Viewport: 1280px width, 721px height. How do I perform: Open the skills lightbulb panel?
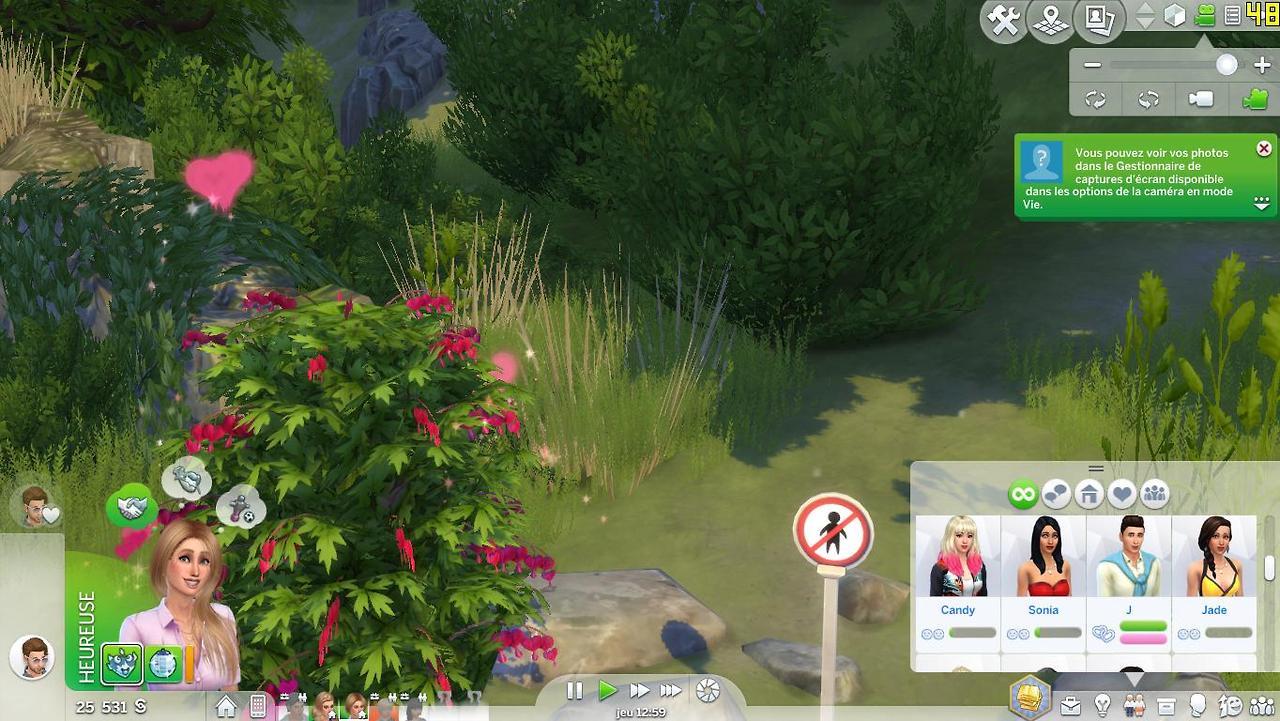click(x=1102, y=706)
